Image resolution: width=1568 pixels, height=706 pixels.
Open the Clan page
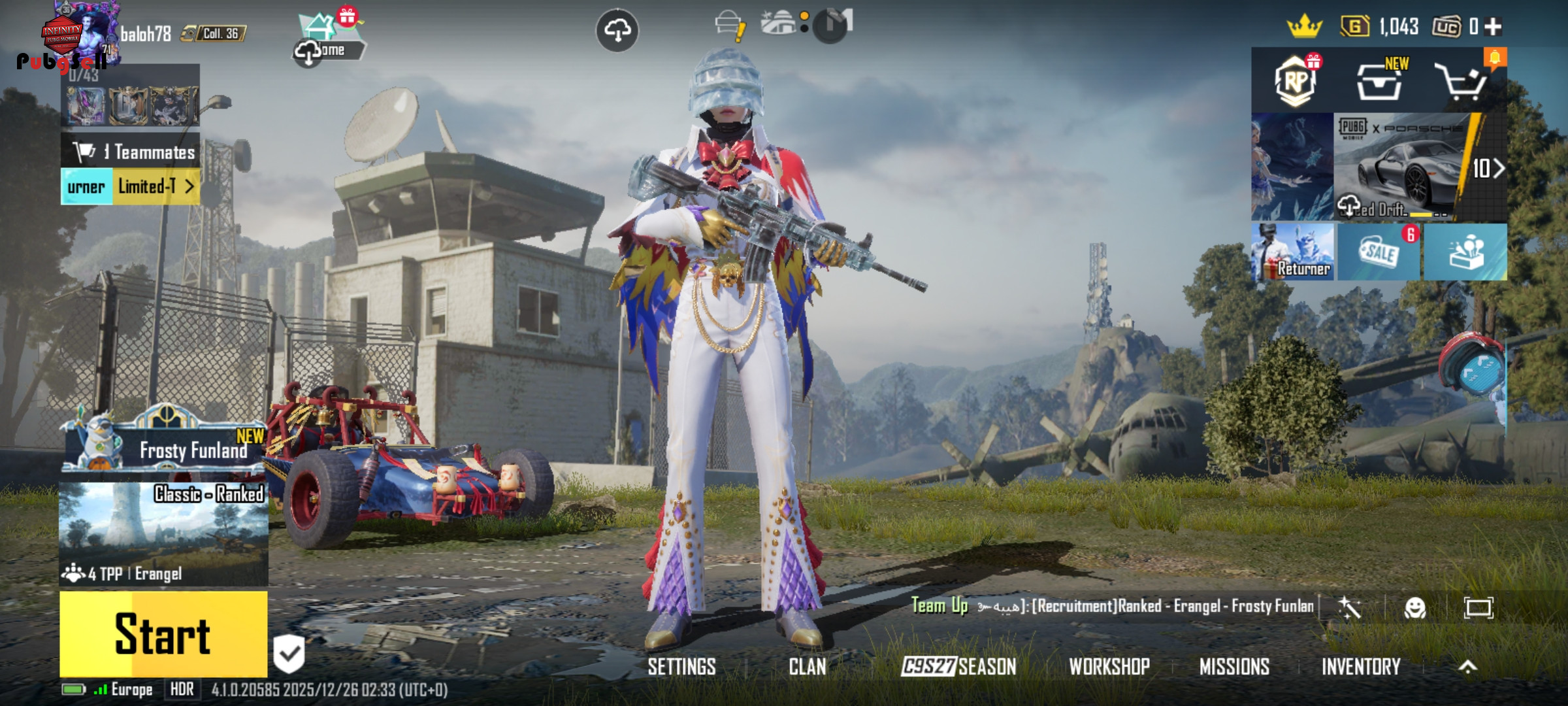coord(807,667)
